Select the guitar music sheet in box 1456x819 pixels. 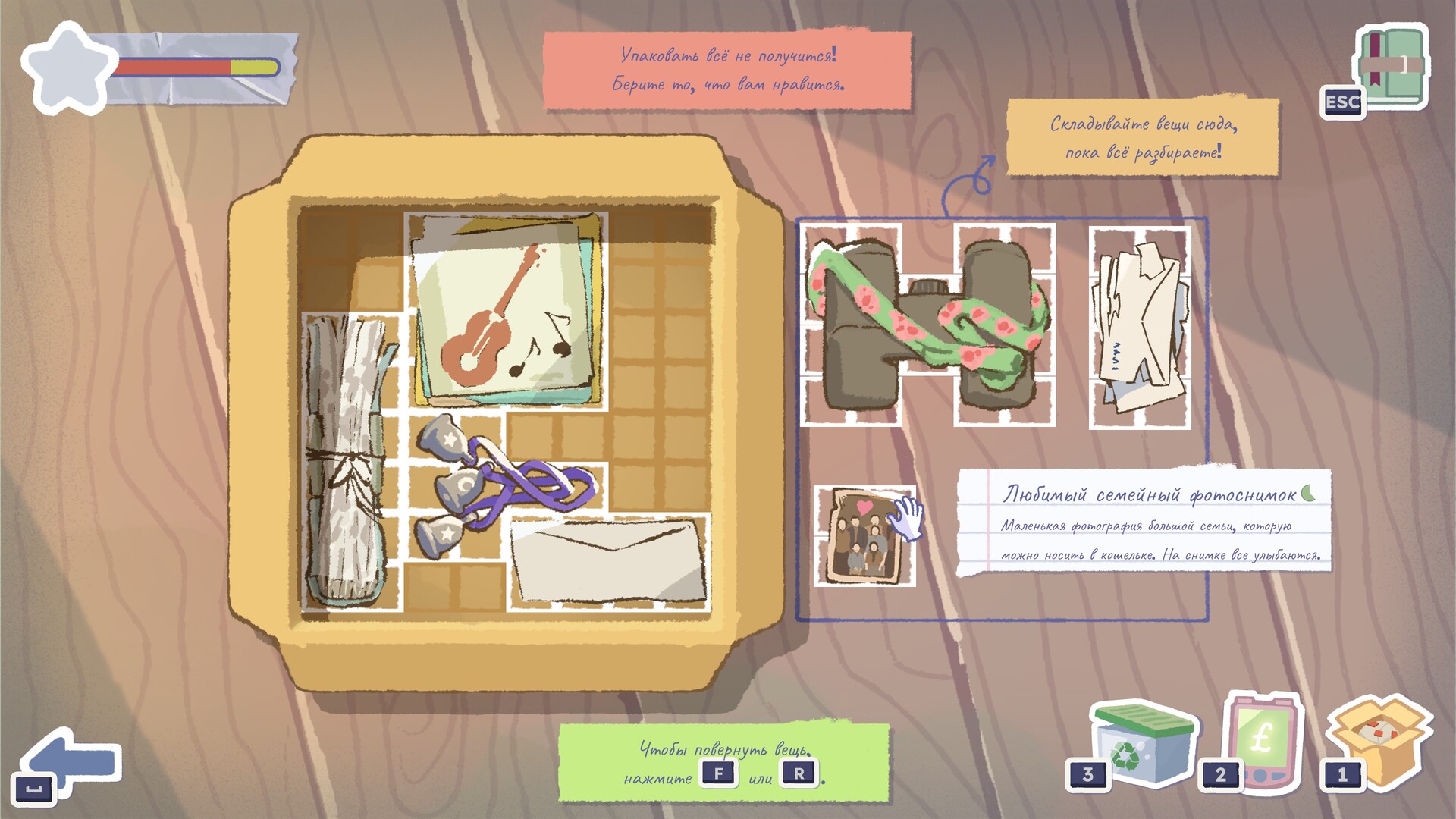click(x=507, y=311)
